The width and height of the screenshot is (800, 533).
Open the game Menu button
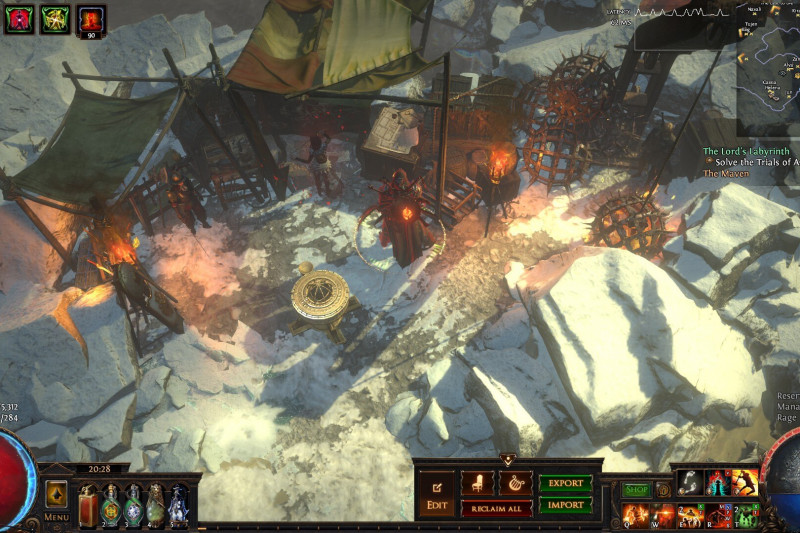[56, 500]
